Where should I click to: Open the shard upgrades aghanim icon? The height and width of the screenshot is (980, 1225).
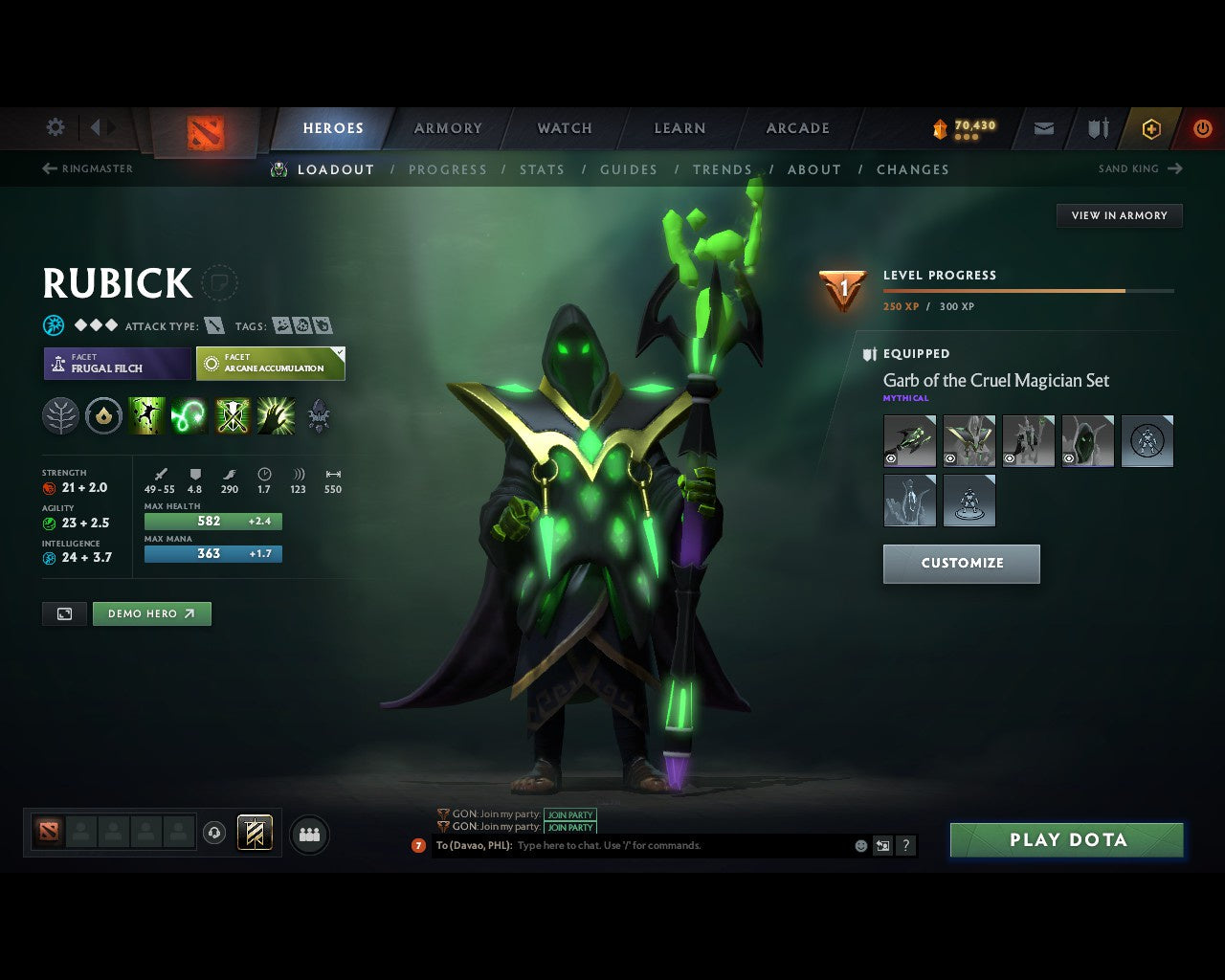pyautogui.click(x=319, y=414)
